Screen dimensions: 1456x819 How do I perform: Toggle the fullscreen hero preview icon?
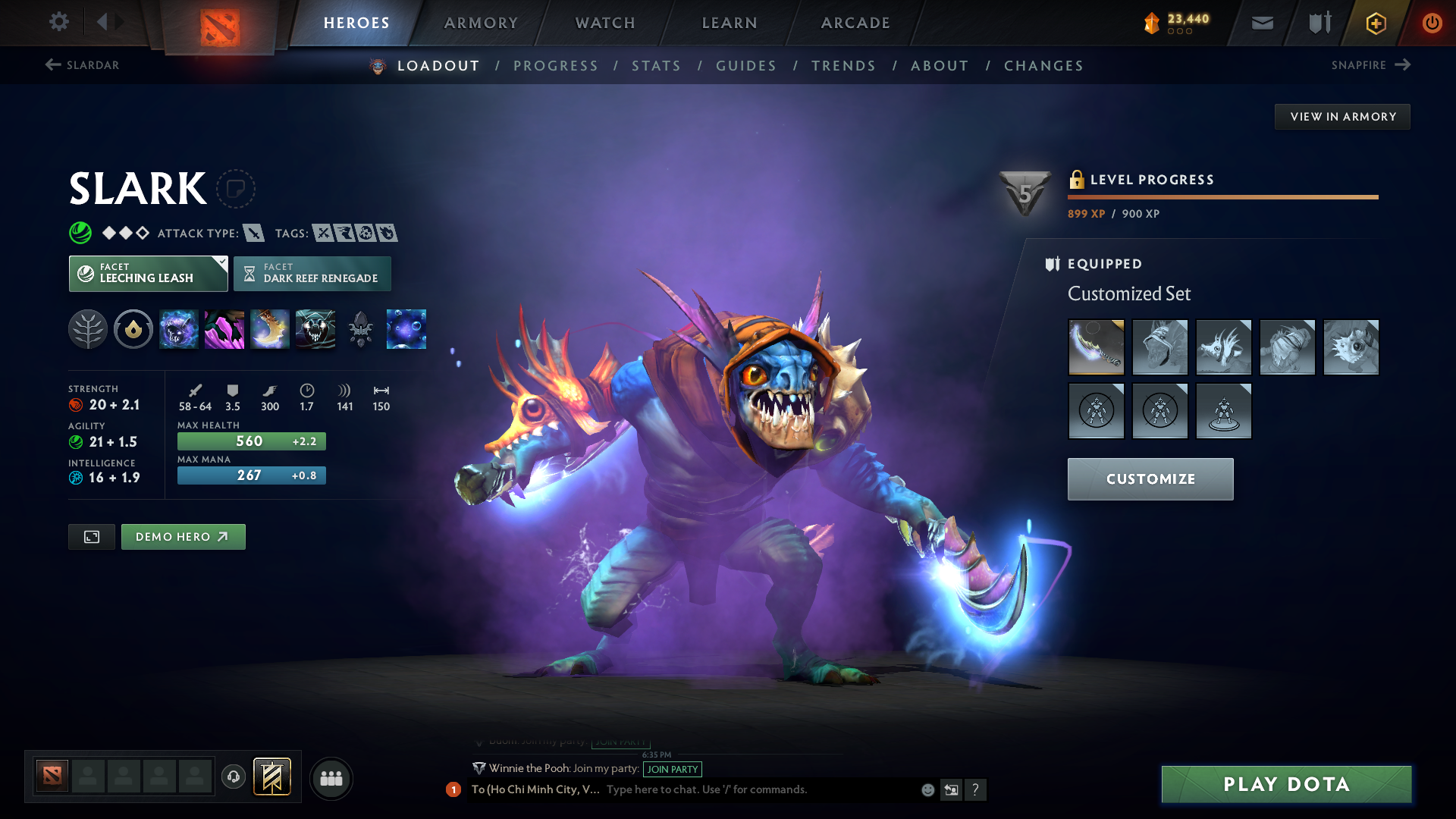(91, 536)
